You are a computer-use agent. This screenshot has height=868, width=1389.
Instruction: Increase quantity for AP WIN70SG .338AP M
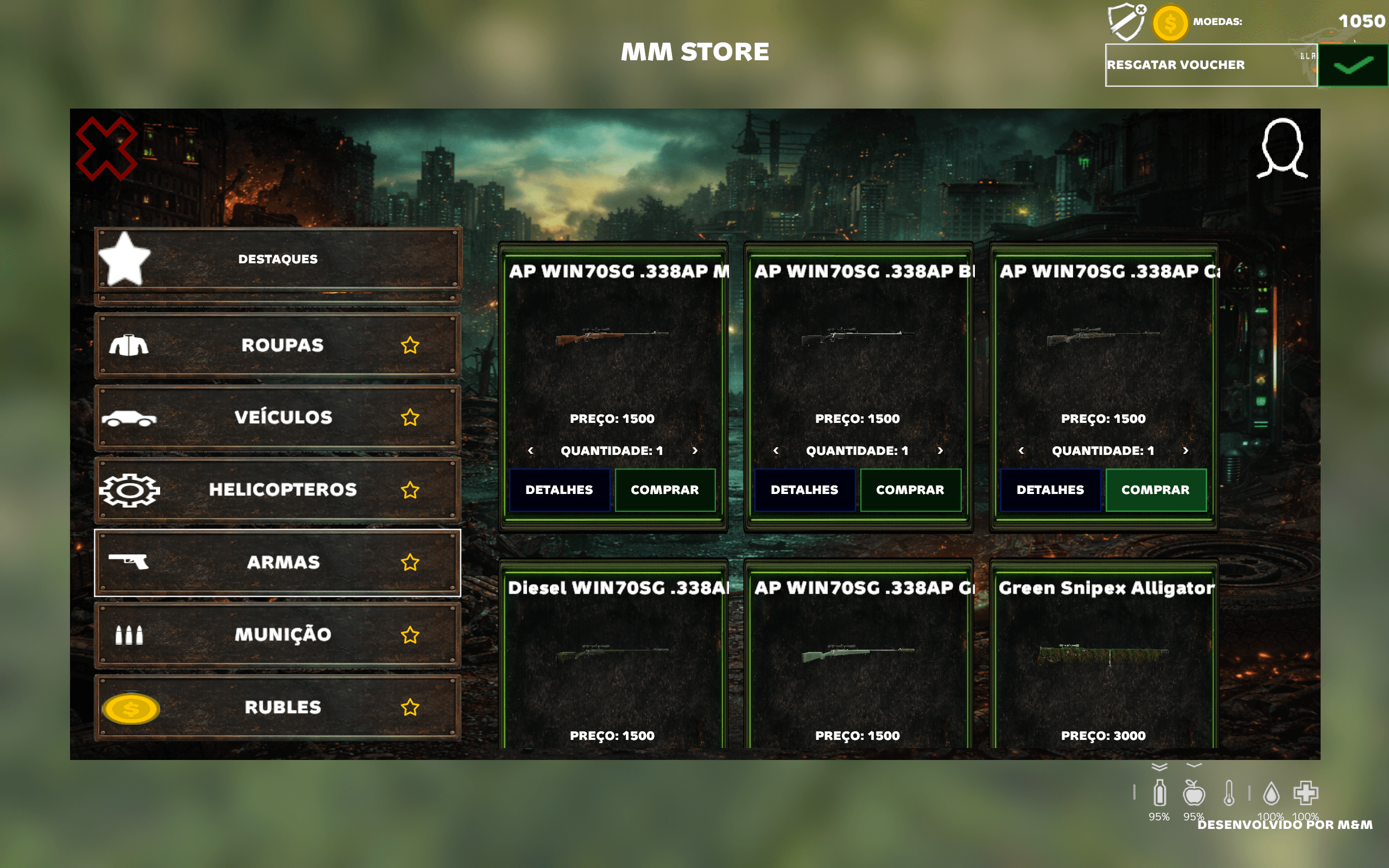(695, 451)
